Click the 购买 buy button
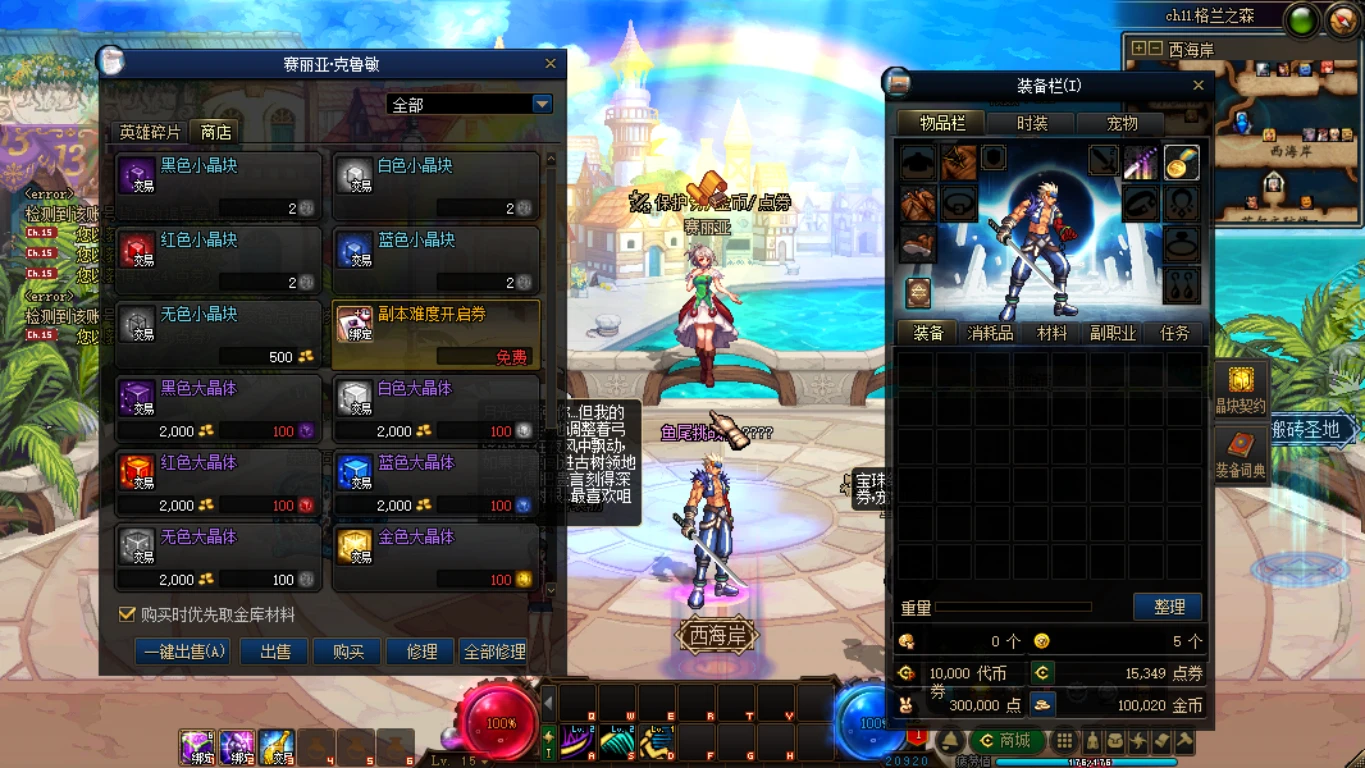This screenshot has width=1365, height=768. click(348, 652)
